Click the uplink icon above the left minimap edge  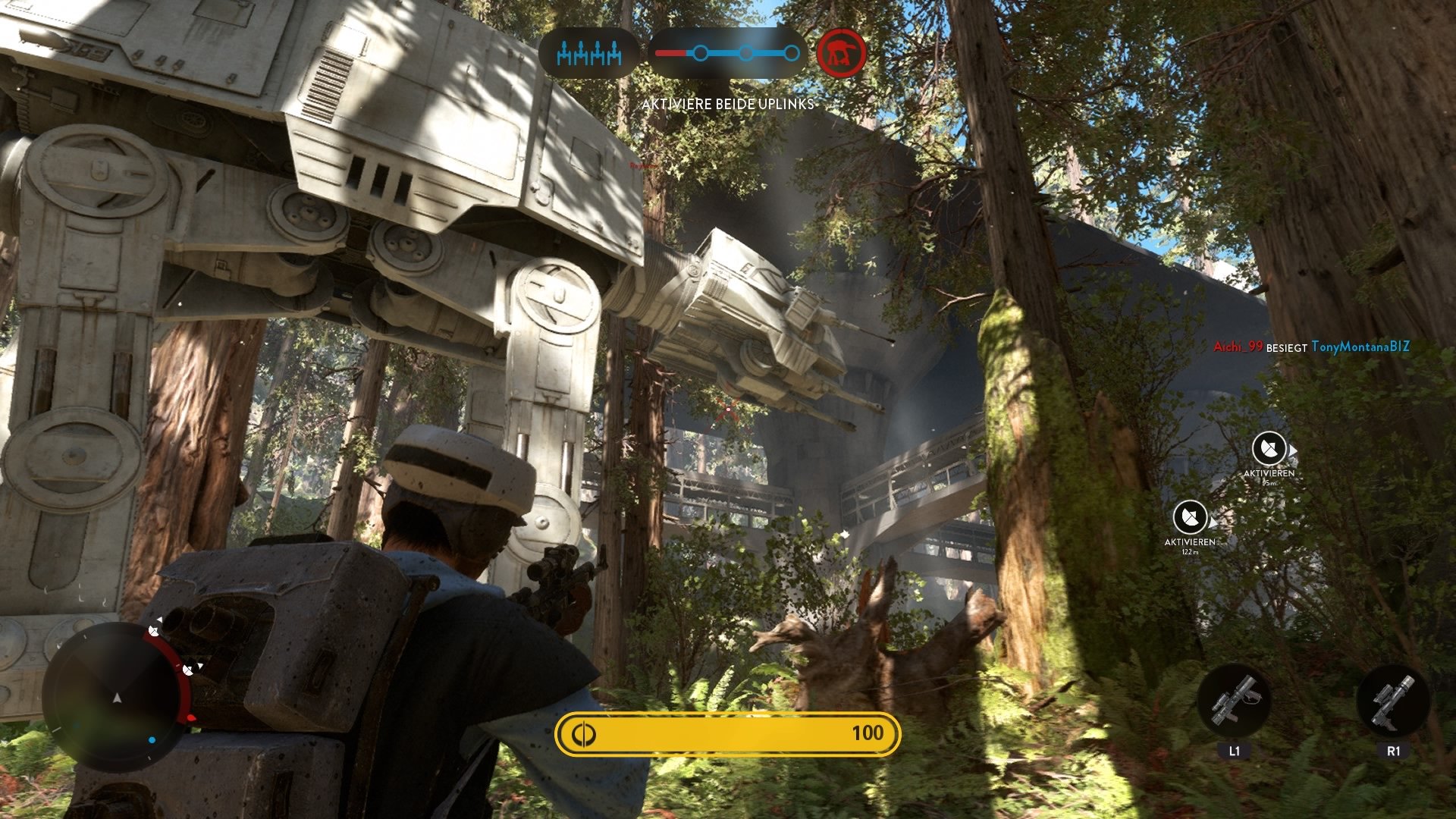pyautogui.click(x=152, y=632)
